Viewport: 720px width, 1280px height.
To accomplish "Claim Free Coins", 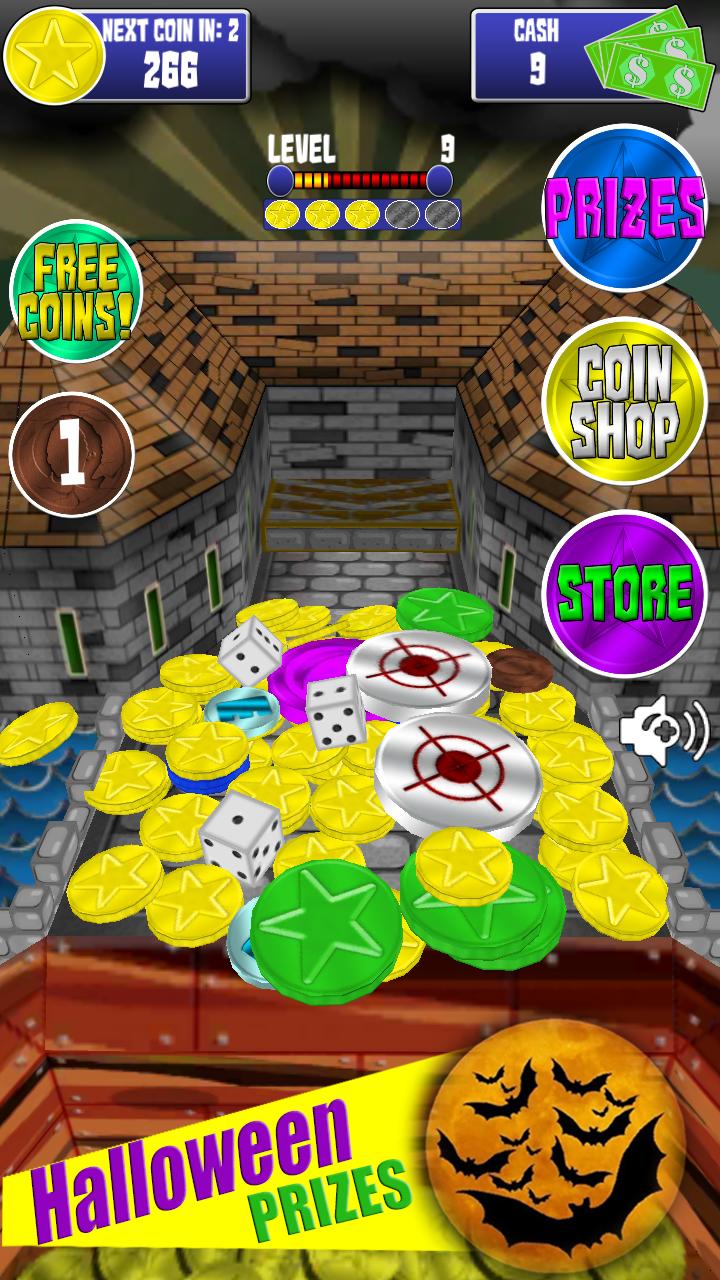I will tap(76, 291).
